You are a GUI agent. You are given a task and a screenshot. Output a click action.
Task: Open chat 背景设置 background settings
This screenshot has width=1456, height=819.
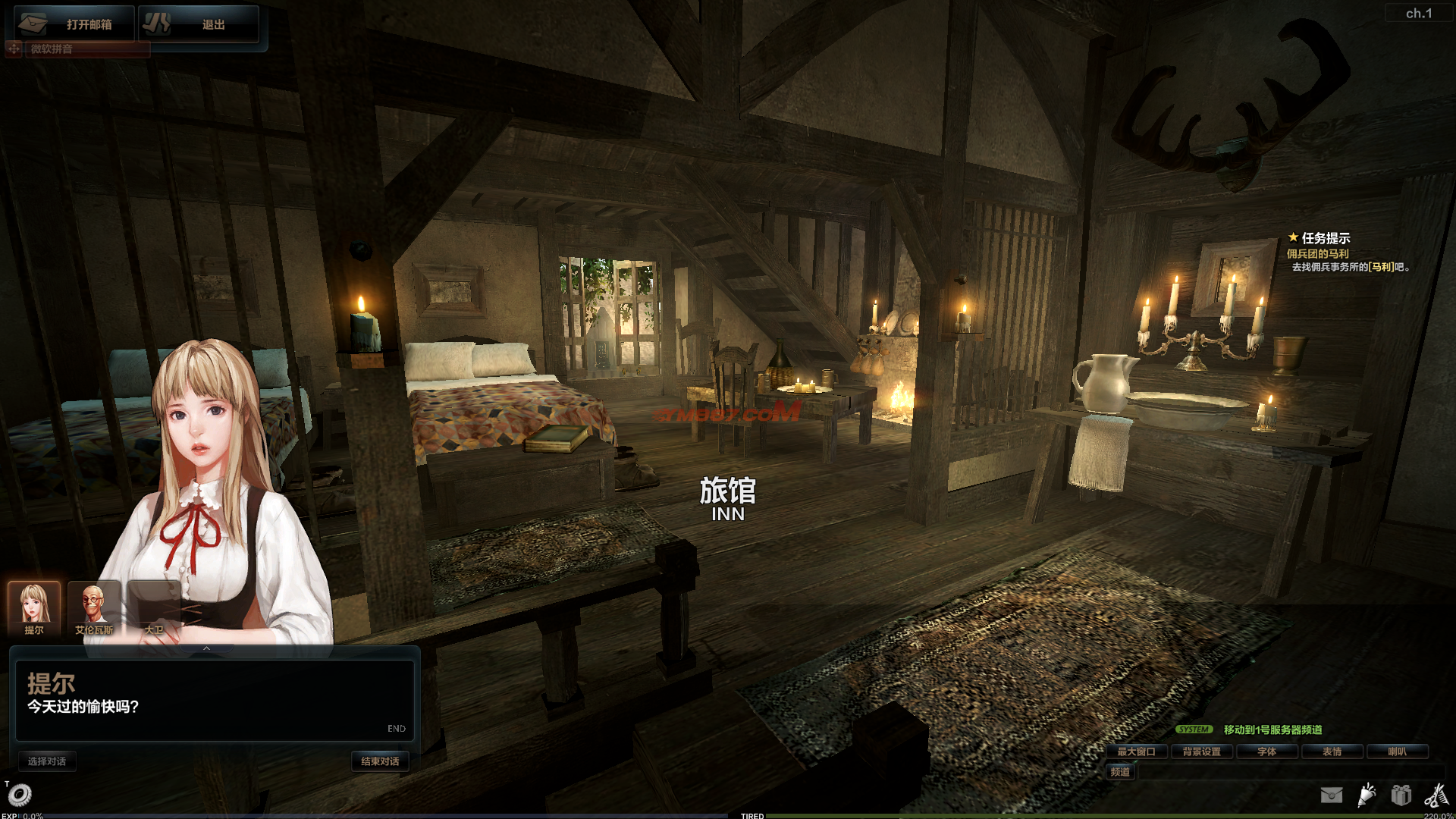pyautogui.click(x=1202, y=752)
